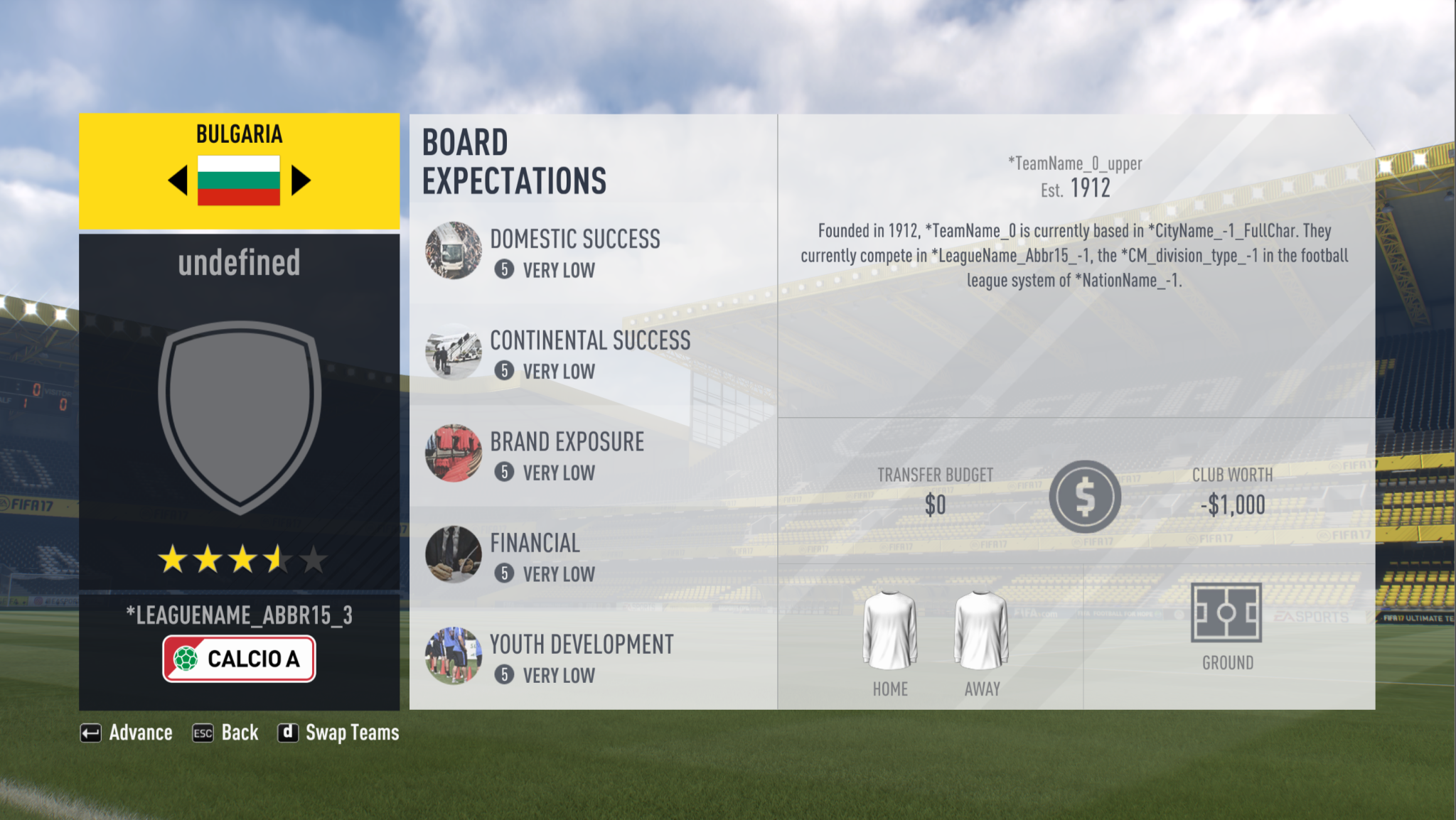
Task: Open the Continental Success expectation
Action: 589,353
